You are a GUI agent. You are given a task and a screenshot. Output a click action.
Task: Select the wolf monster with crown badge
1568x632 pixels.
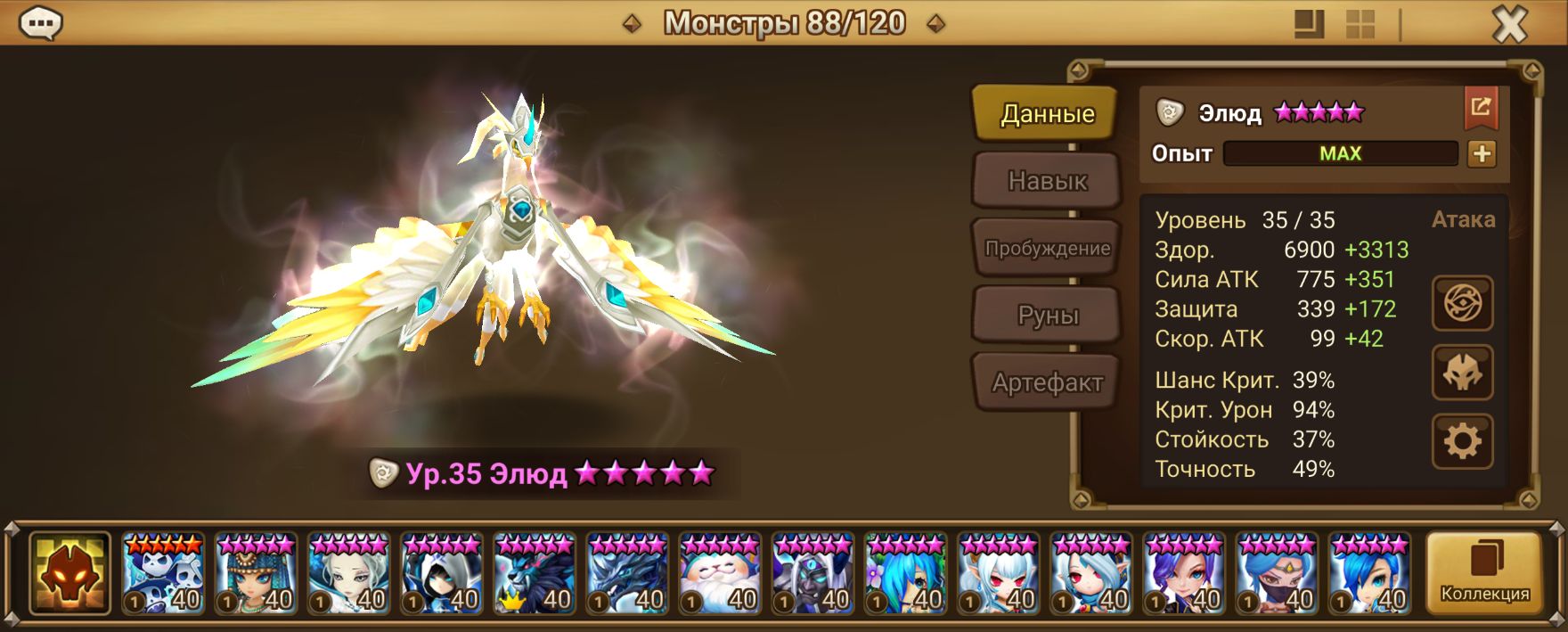[535, 573]
